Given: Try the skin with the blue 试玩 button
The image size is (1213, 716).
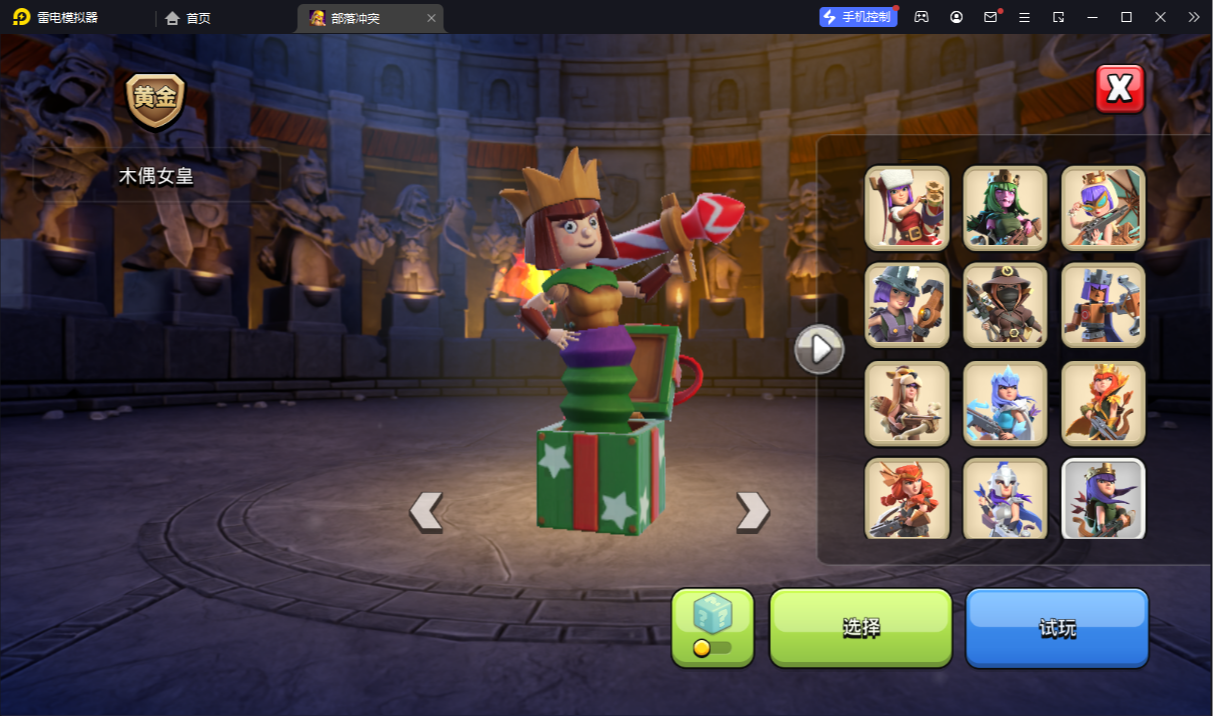Looking at the screenshot, I should tap(1056, 627).
